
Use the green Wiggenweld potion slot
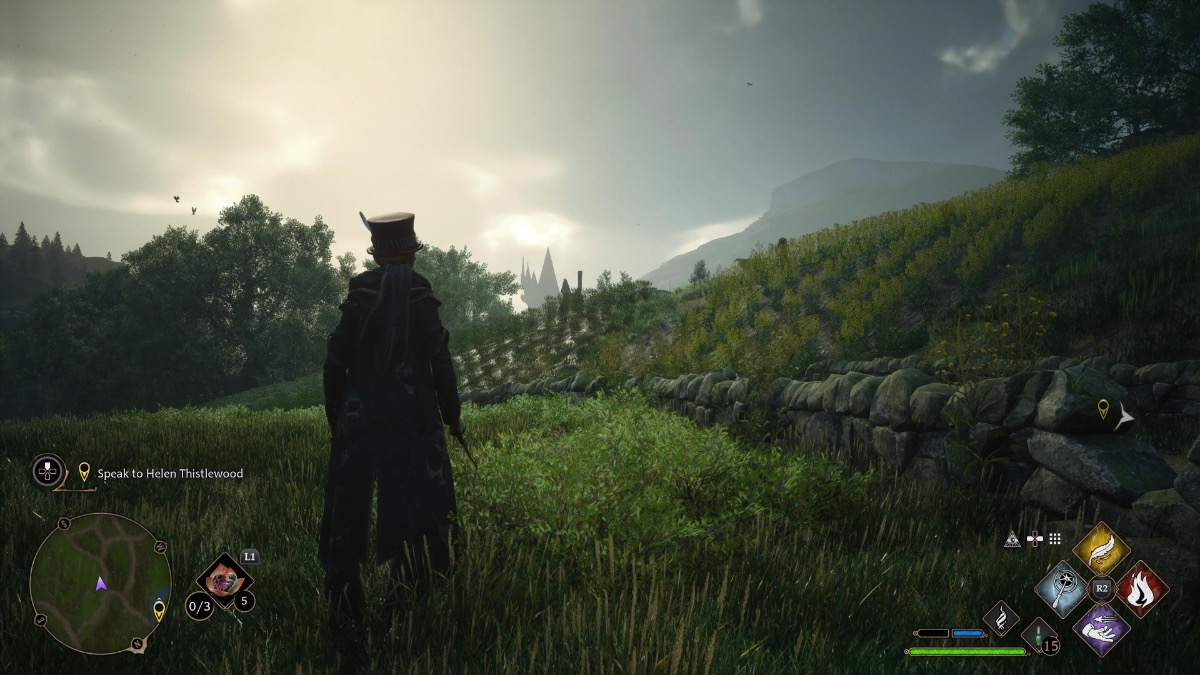1039,636
